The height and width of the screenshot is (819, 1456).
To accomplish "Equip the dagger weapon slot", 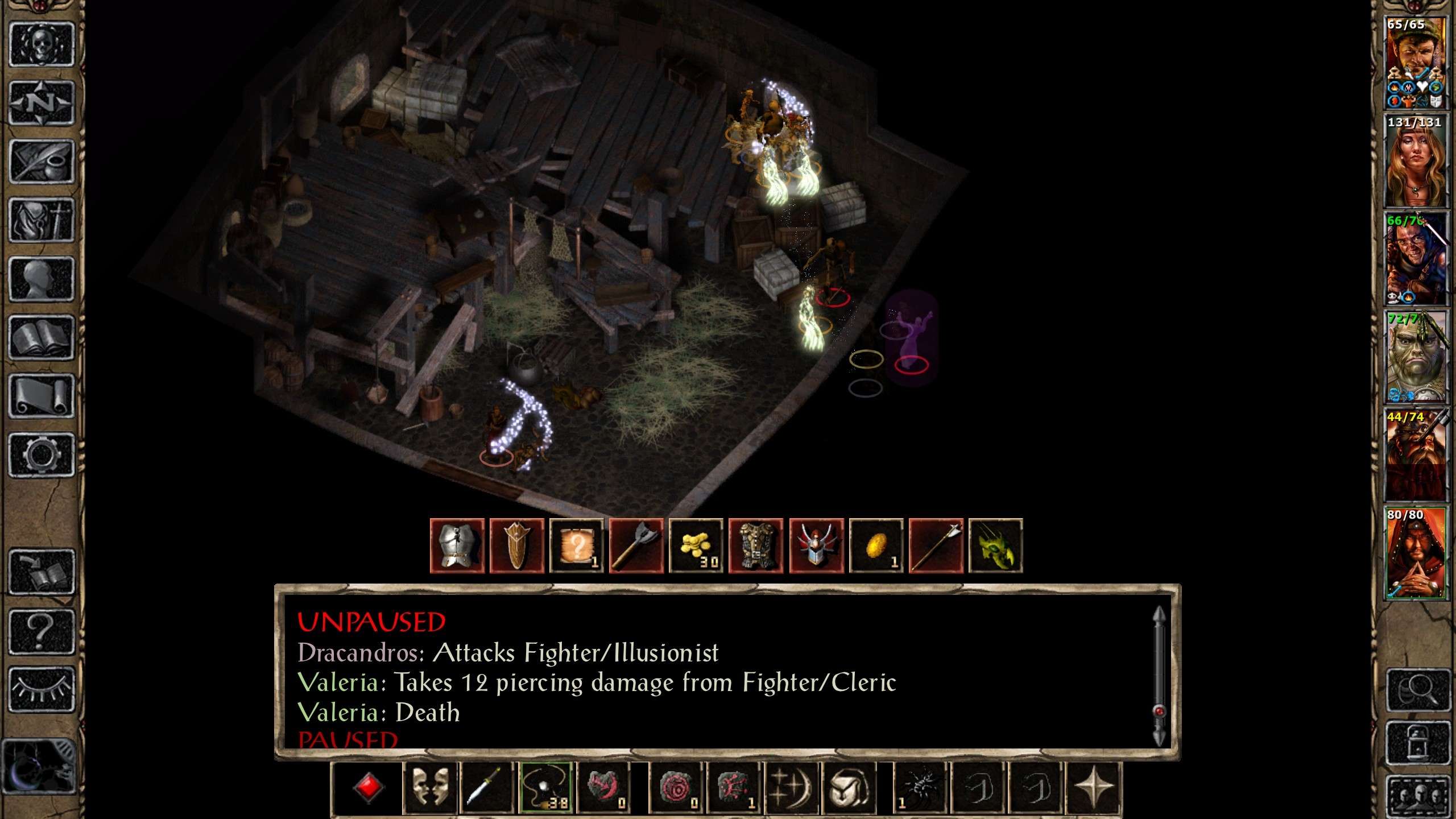I will [487, 788].
